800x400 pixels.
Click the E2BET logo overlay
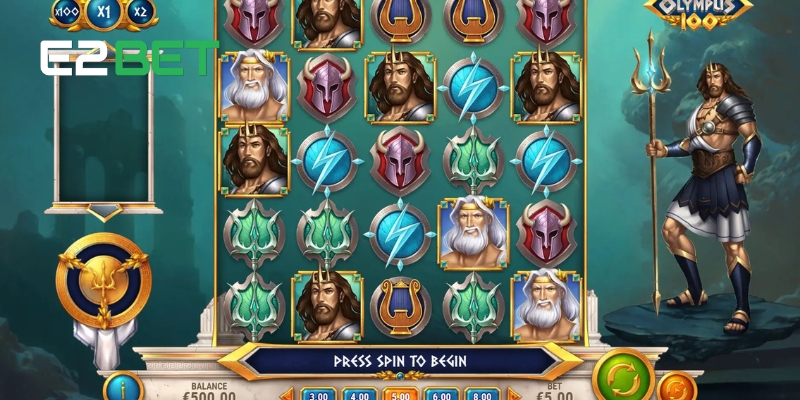[129, 58]
